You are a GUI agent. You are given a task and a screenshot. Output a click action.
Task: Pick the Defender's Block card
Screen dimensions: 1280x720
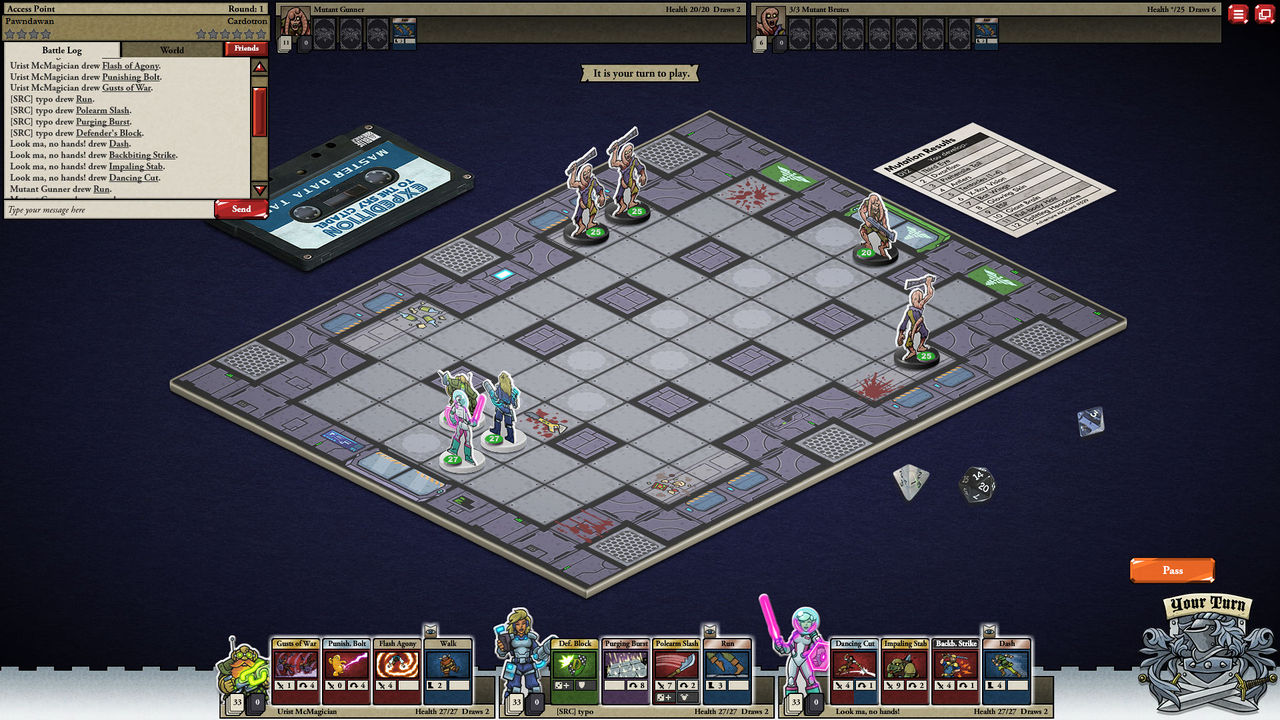tap(575, 671)
